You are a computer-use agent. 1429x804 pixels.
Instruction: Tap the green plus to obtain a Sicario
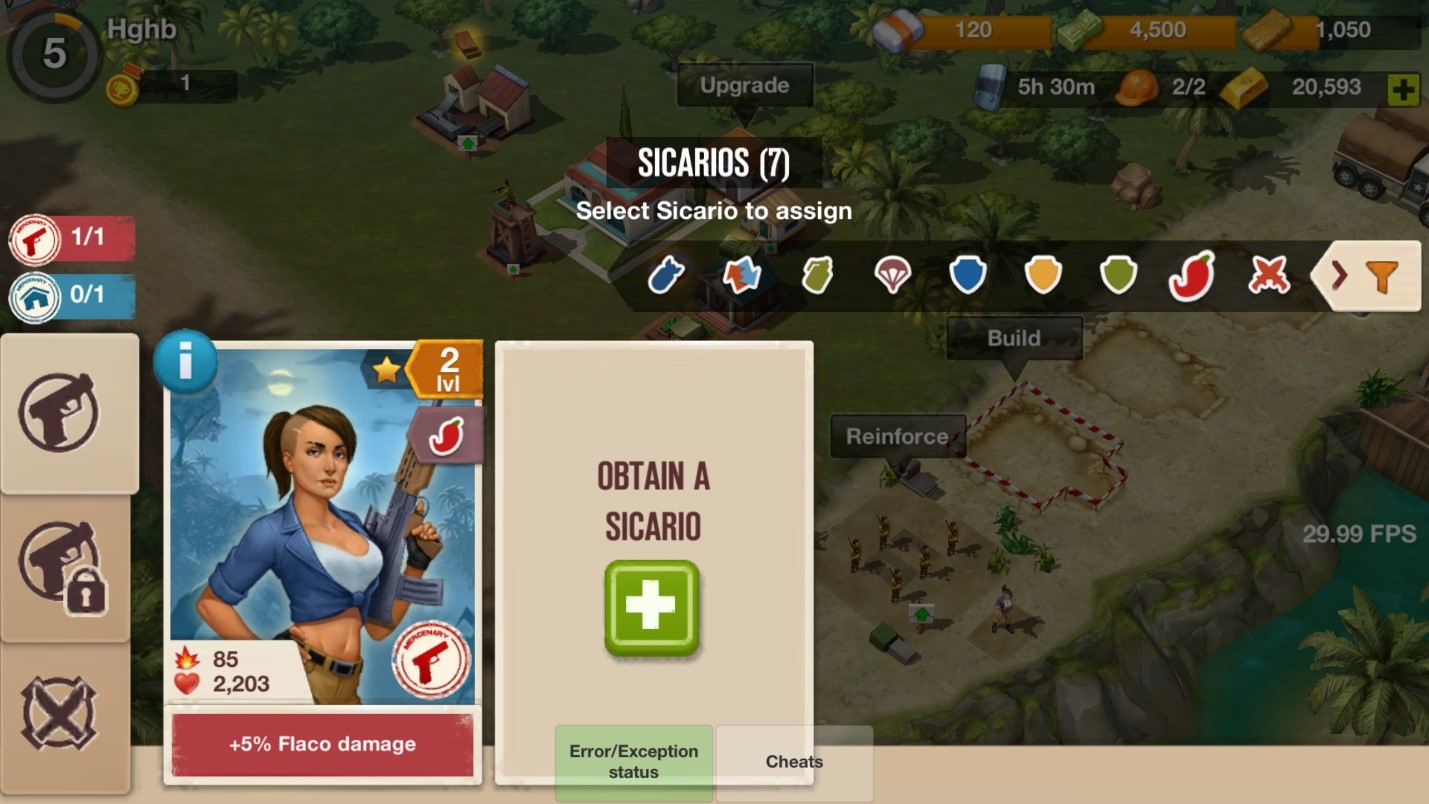[651, 608]
